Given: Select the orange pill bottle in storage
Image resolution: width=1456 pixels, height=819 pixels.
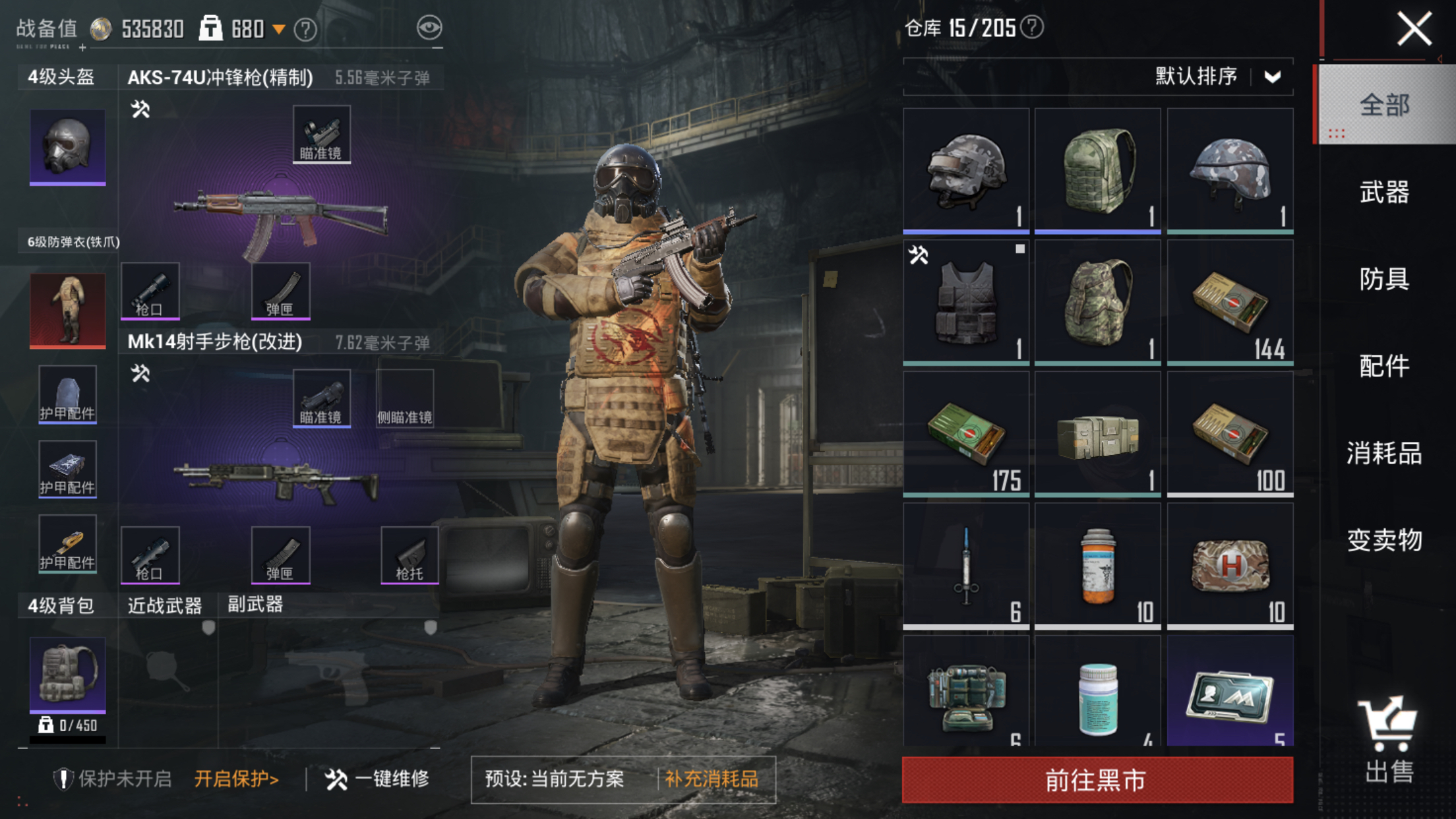Looking at the screenshot, I should click(x=1097, y=566).
